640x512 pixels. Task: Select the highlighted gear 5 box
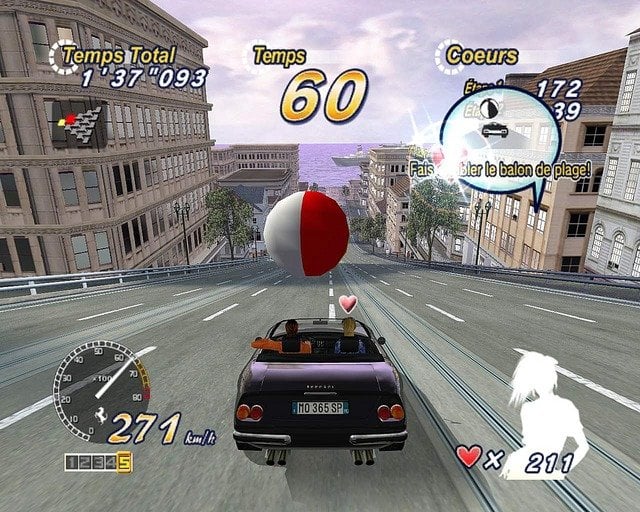(x=124, y=462)
